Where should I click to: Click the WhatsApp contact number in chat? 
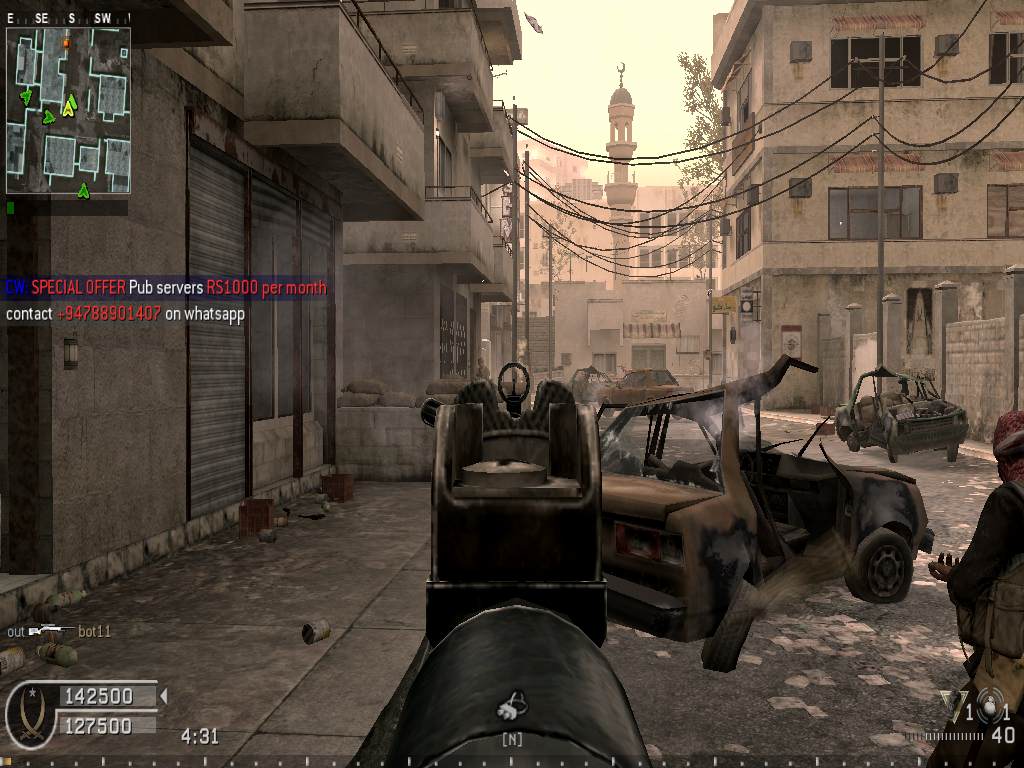(108, 313)
